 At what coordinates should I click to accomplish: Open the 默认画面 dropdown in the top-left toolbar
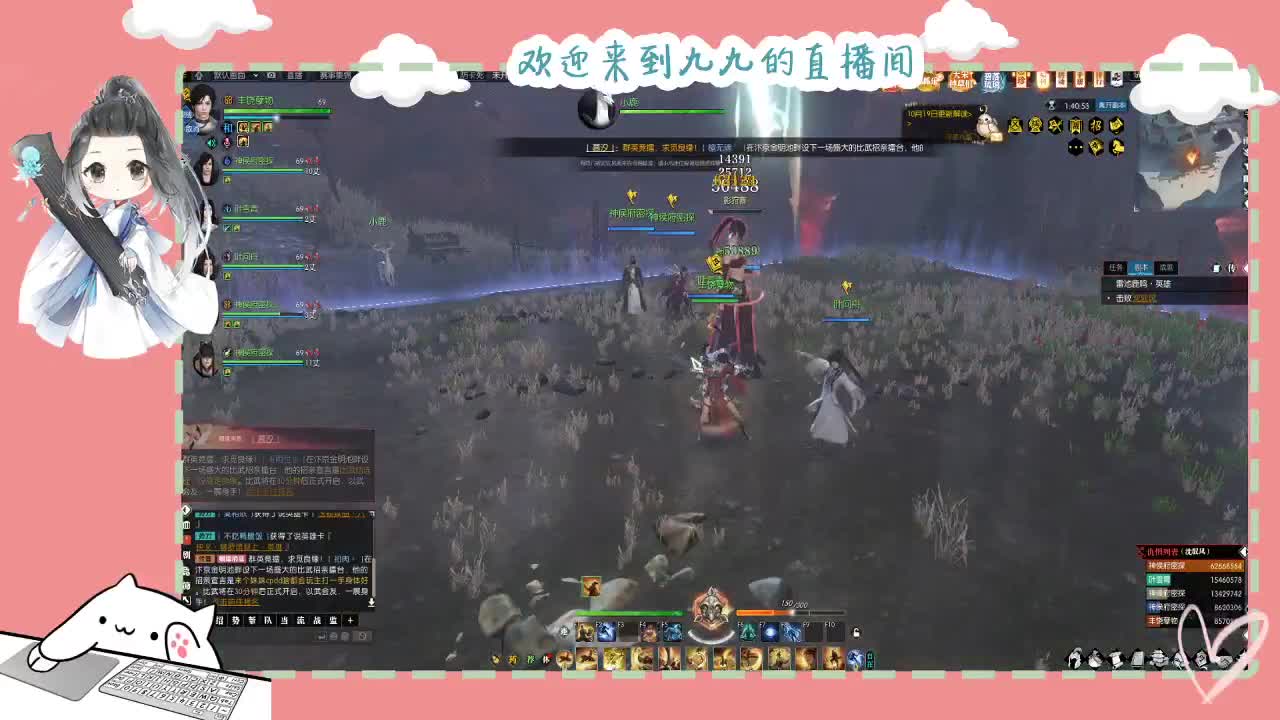[x=229, y=75]
